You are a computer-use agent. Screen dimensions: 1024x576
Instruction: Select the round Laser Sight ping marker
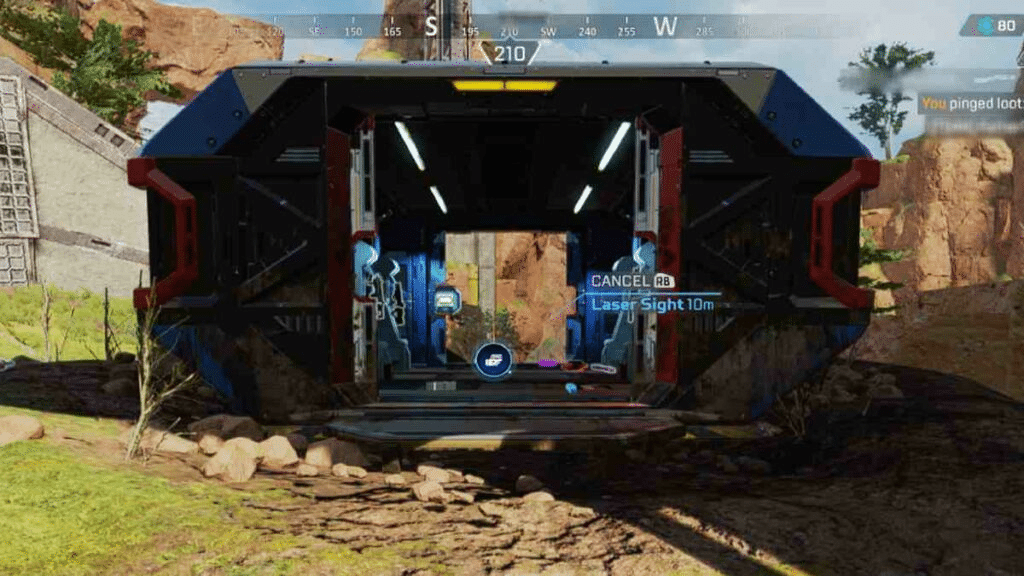point(493,360)
